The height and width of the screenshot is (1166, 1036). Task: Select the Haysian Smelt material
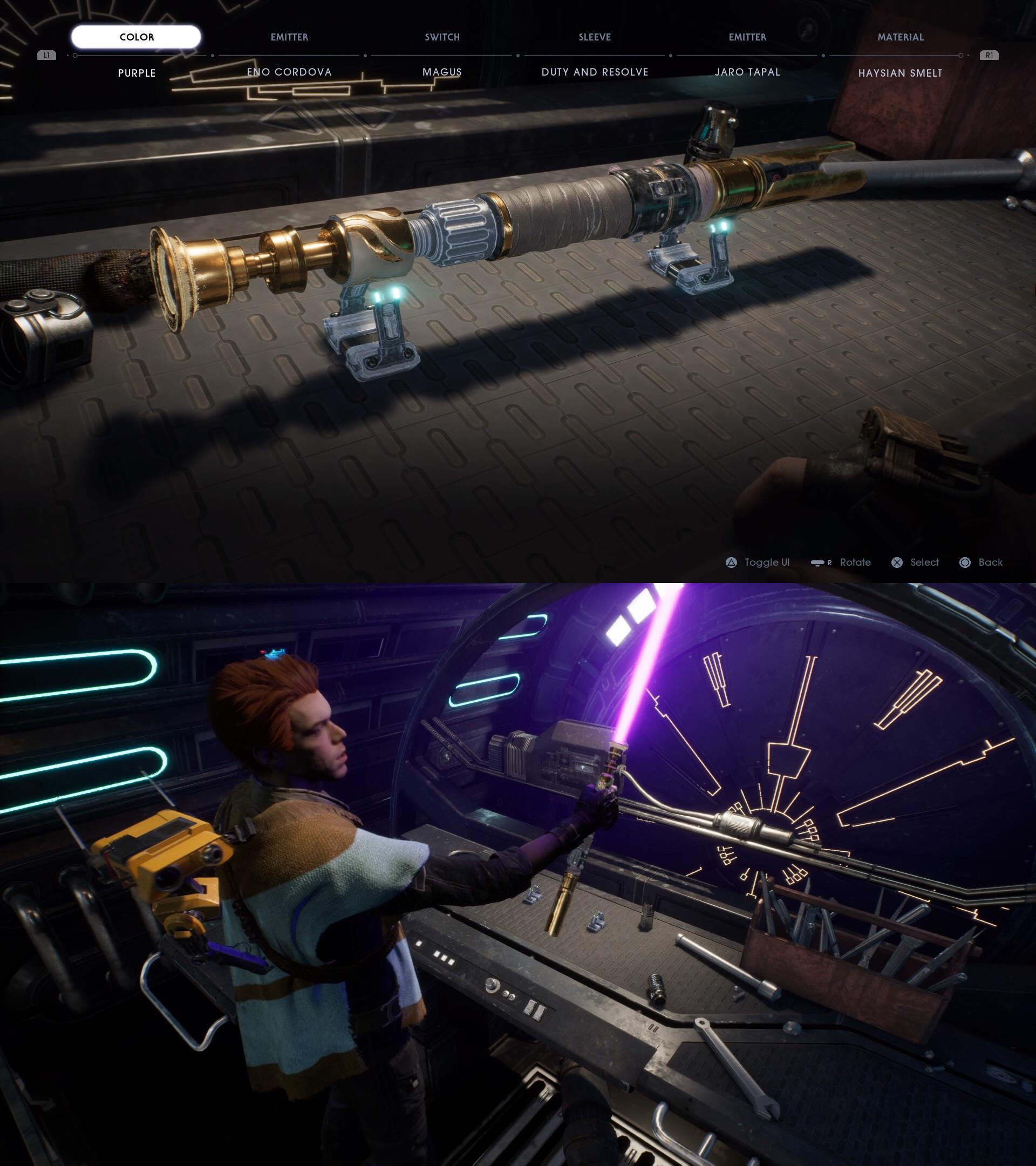pyautogui.click(x=901, y=73)
